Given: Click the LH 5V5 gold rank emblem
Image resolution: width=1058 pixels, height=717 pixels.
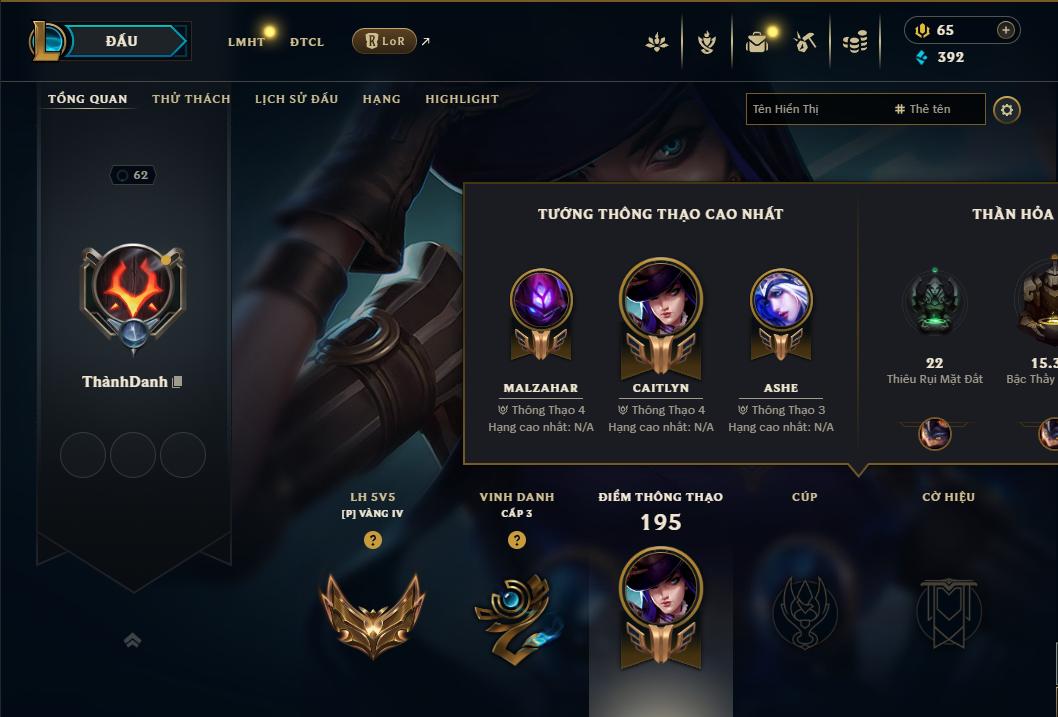Looking at the screenshot, I should pyautogui.click(x=373, y=614).
